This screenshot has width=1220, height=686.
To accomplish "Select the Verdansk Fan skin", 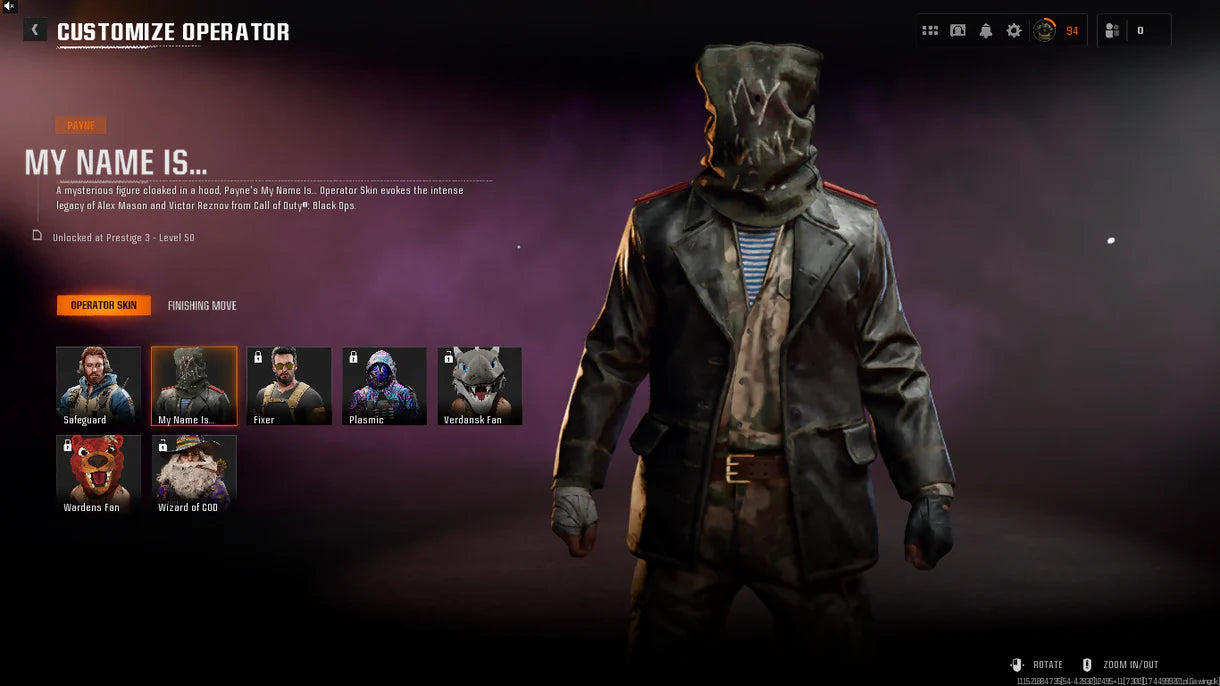I will (479, 386).
